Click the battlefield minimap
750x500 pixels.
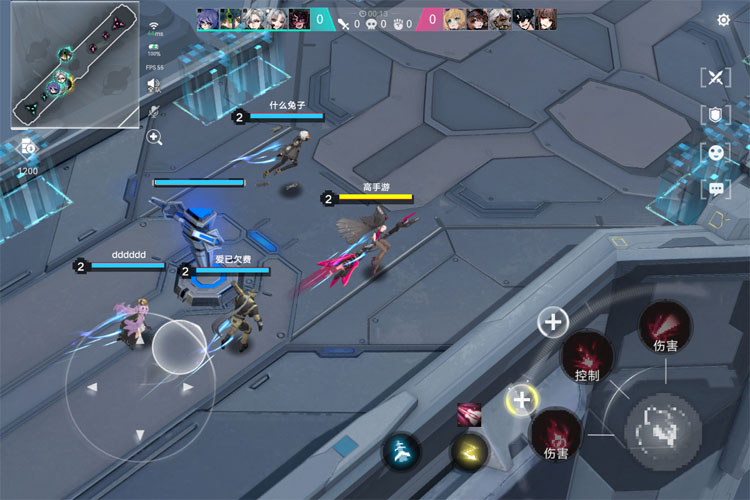75,65
